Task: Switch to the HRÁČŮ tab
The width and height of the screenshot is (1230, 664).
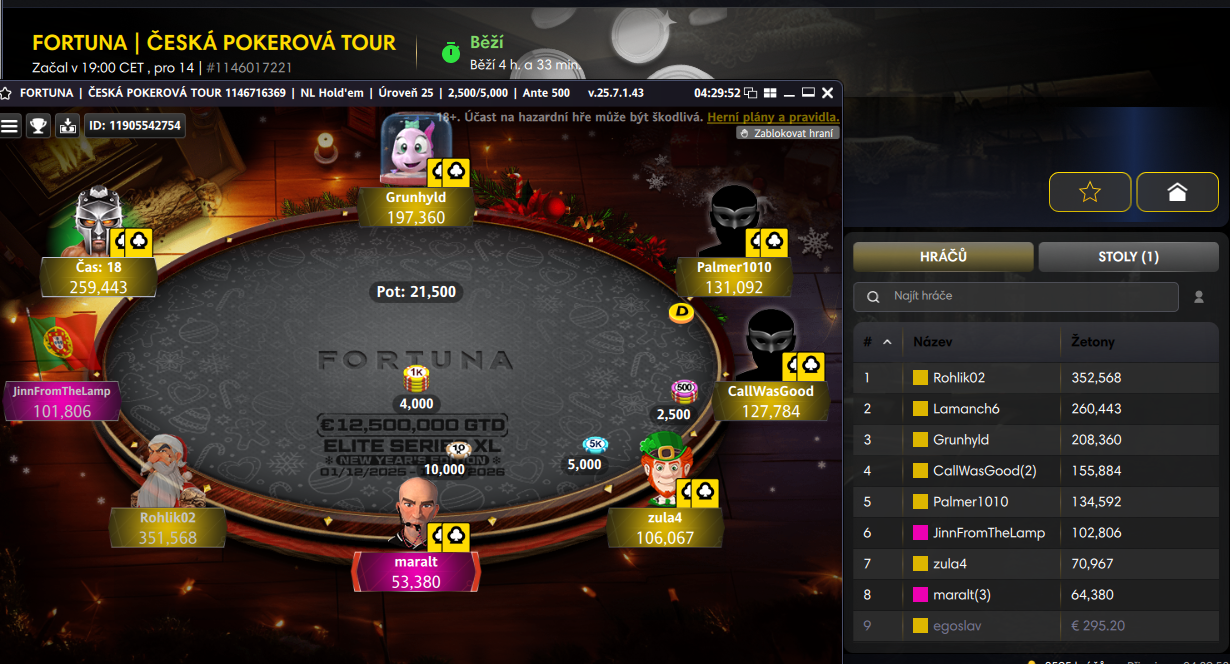Action: click(943, 257)
